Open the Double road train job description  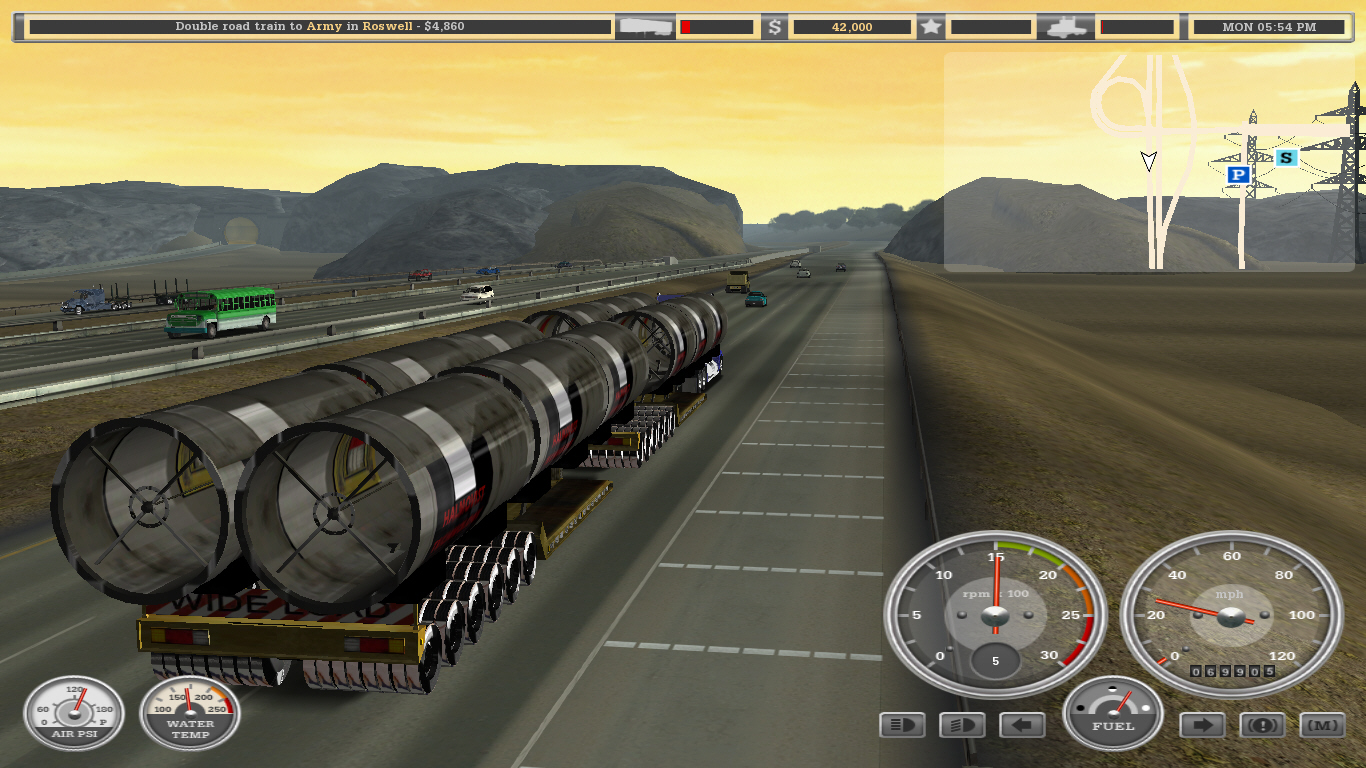[x=320, y=27]
